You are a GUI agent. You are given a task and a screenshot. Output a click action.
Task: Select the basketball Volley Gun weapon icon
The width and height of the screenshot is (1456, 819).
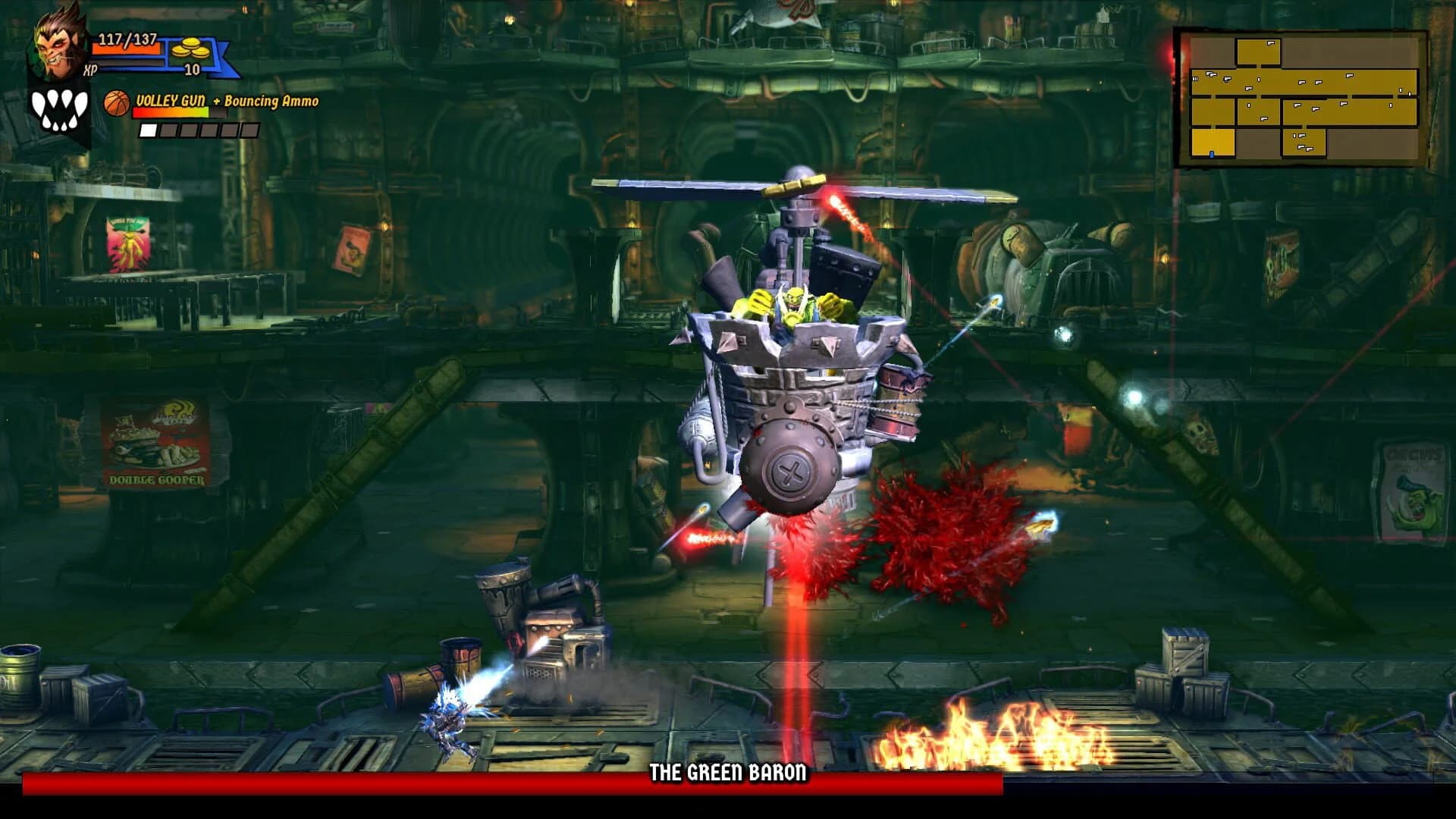click(115, 102)
